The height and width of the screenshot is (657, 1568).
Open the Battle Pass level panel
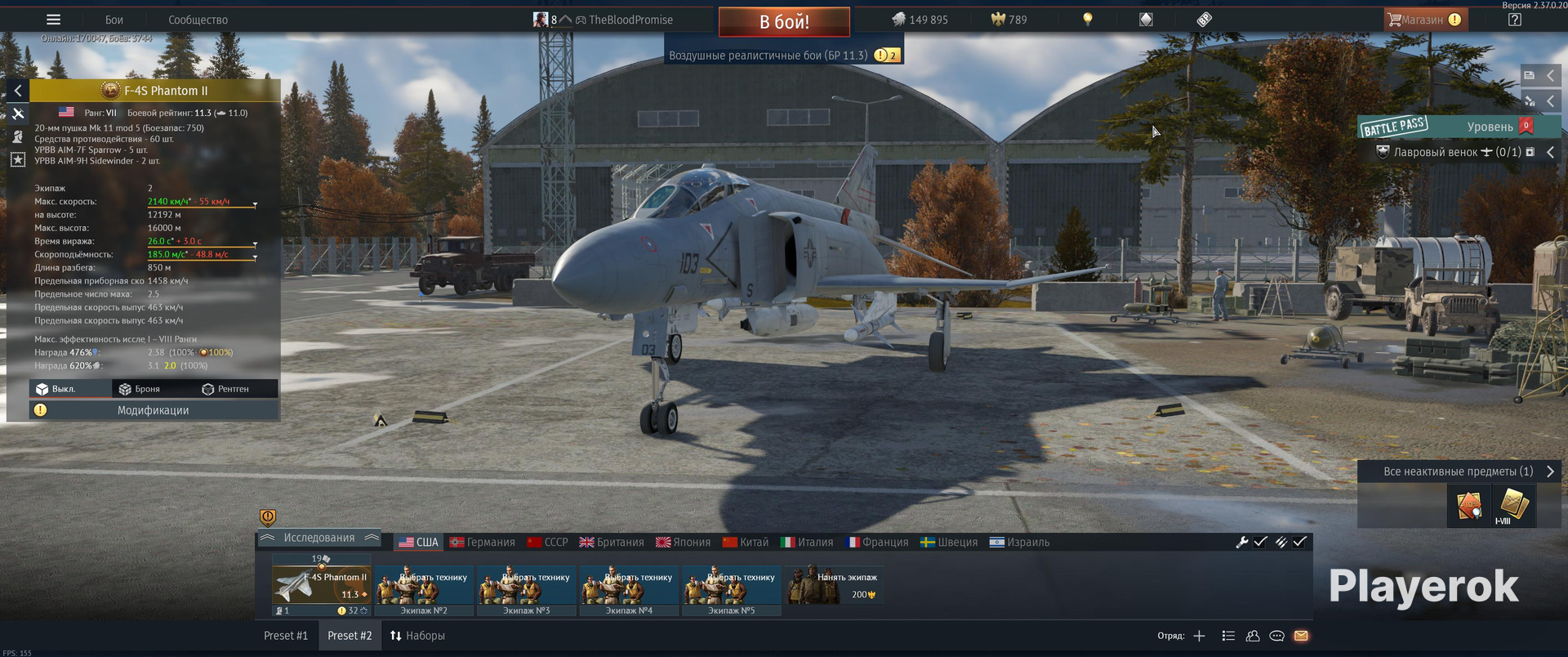(x=1458, y=127)
